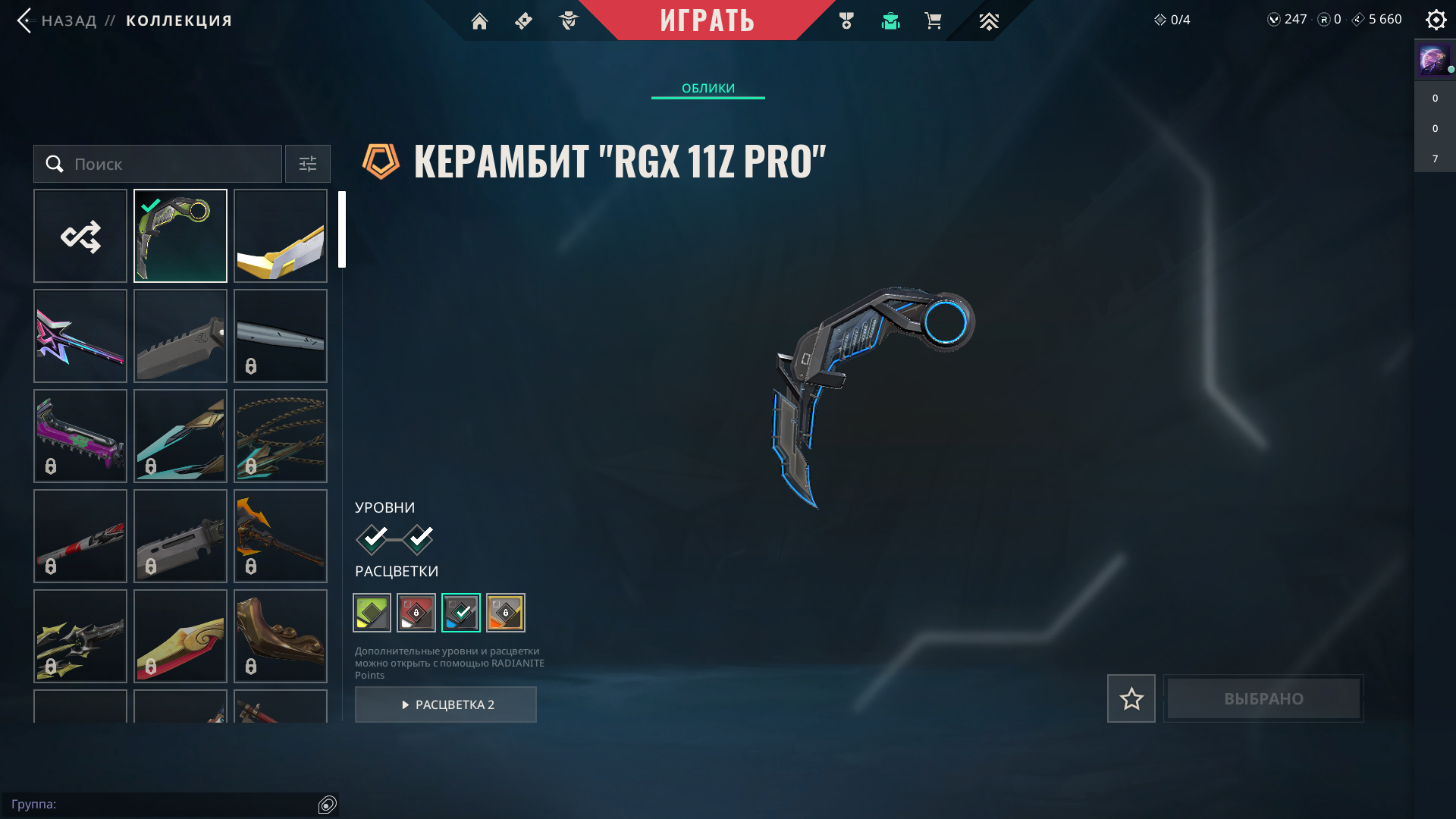
Task: Open the player avatar in social panel
Action: (1433, 59)
